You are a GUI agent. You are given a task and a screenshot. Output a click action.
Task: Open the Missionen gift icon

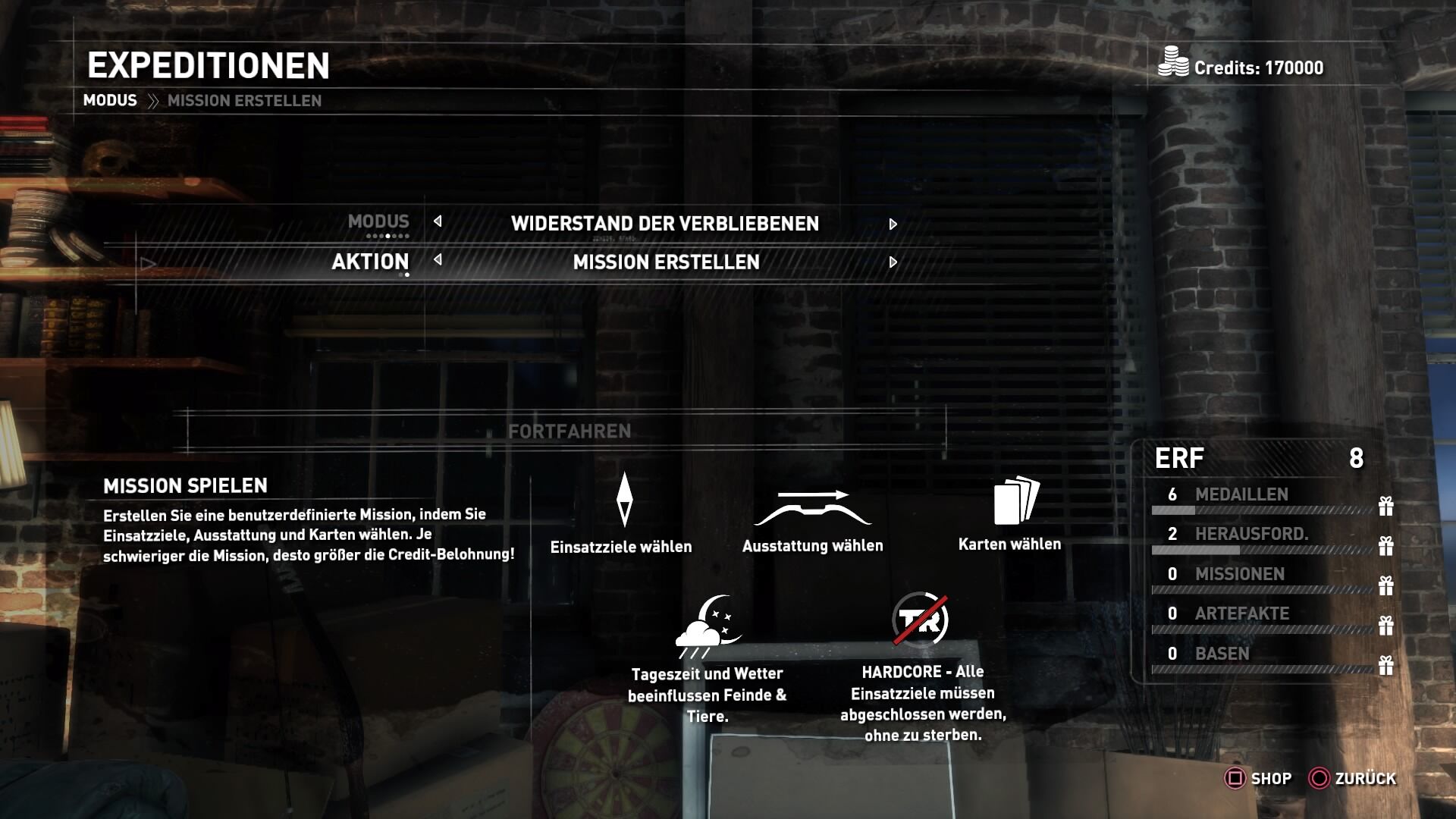[x=1385, y=585]
